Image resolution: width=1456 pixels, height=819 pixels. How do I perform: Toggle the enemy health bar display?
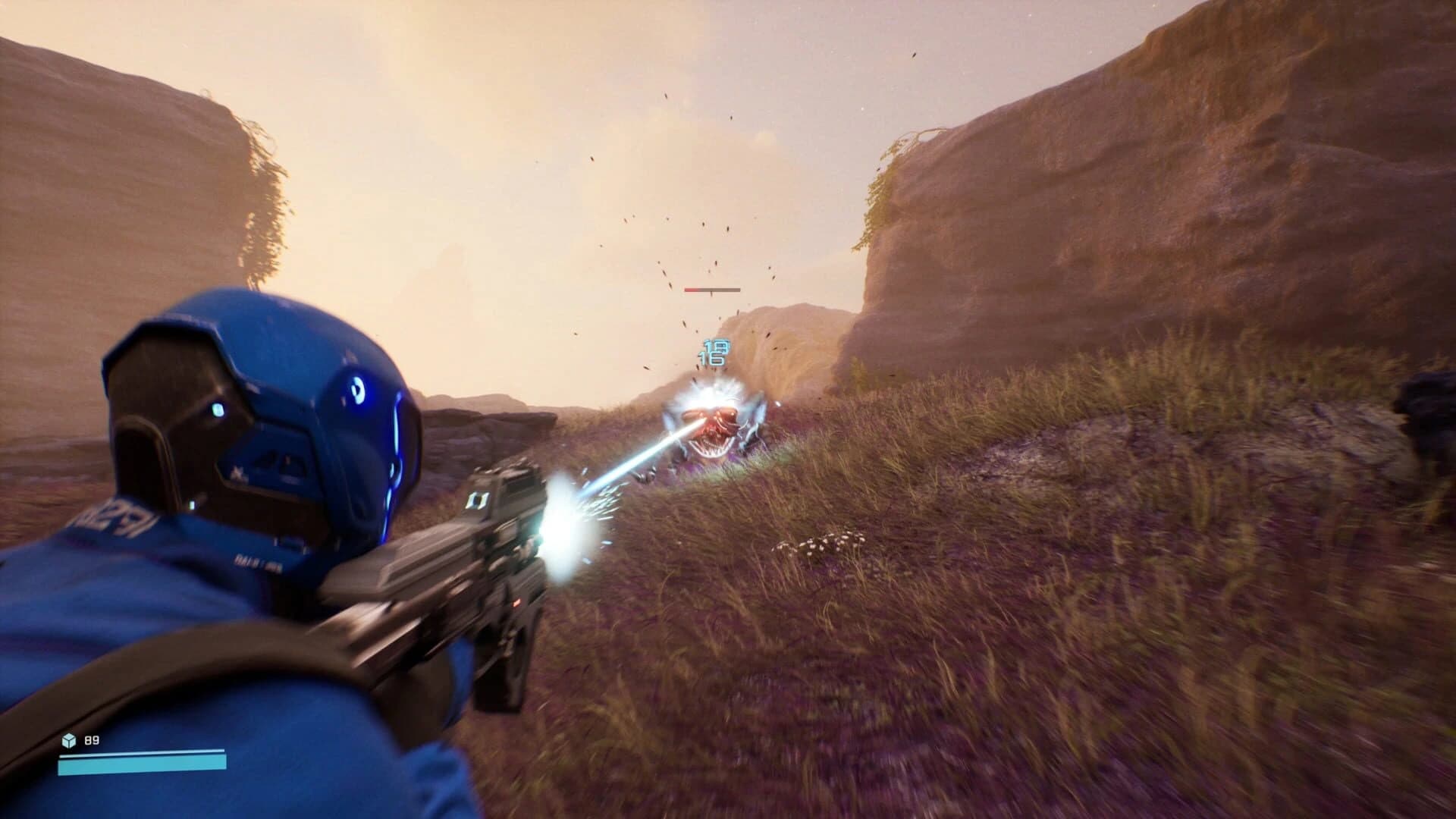coord(711,290)
